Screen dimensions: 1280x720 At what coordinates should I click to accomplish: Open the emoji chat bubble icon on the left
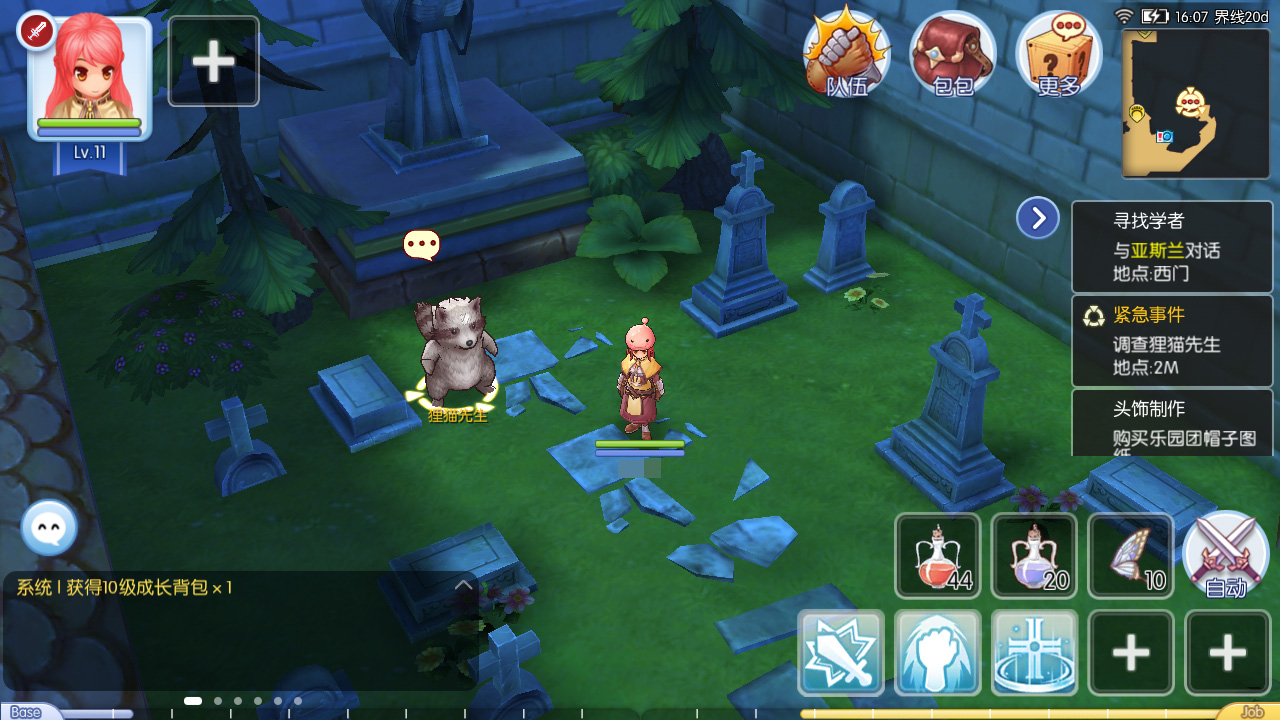[x=48, y=528]
